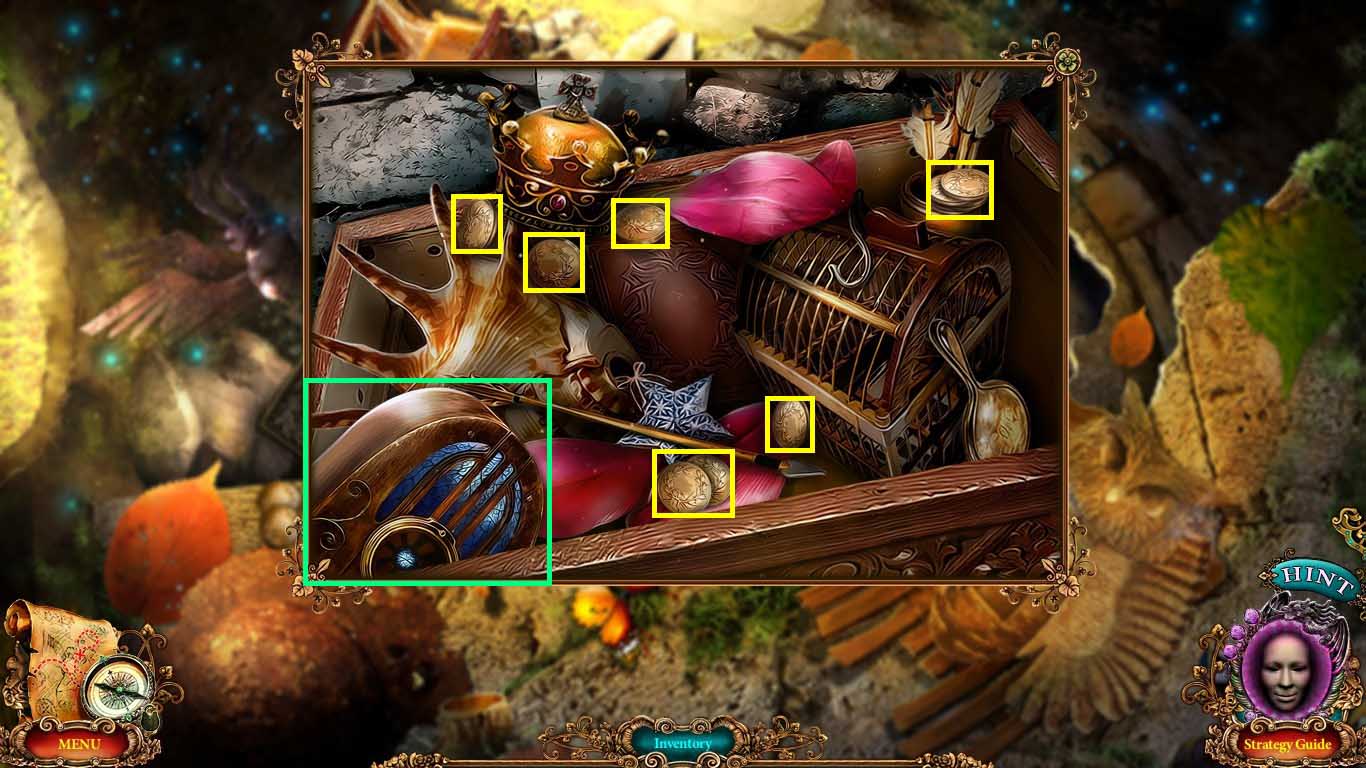The width and height of the screenshot is (1366, 768).
Task: Open the Inventory tab
Action: pyautogui.click(x=684, y=744)
